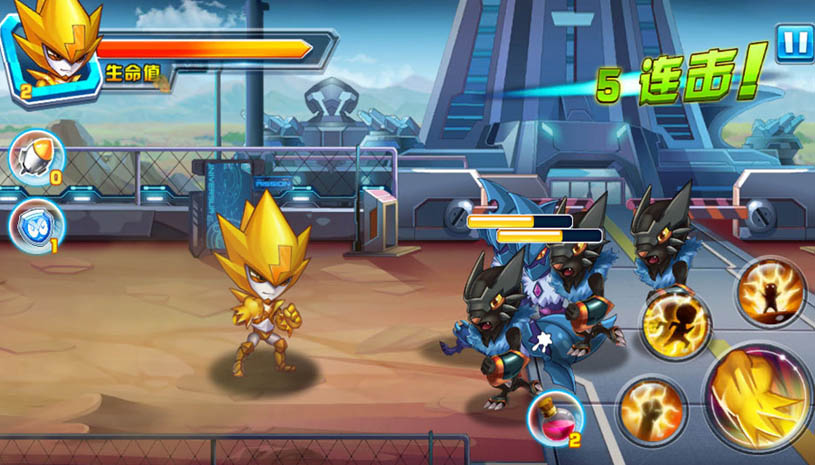Cast the lightning fist skill
This screenshot has height=465, width=815.
[x=651, y=410]
